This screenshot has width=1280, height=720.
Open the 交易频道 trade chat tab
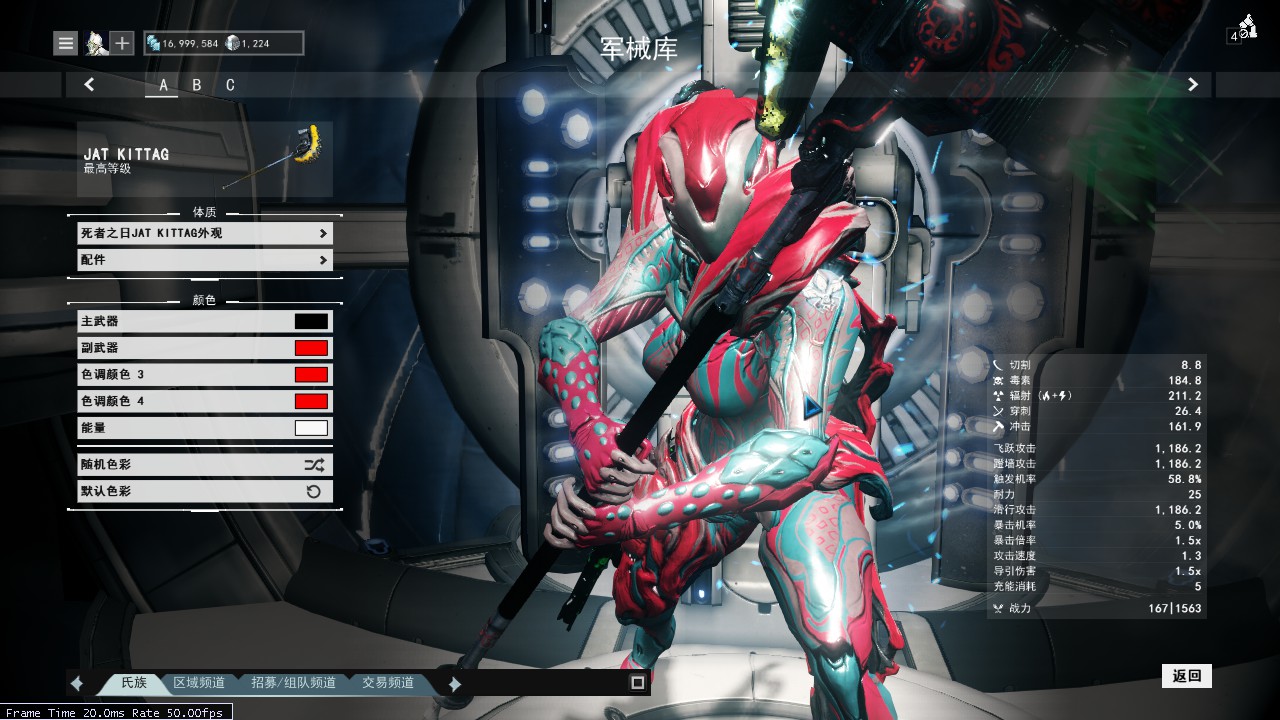(388, 683)
